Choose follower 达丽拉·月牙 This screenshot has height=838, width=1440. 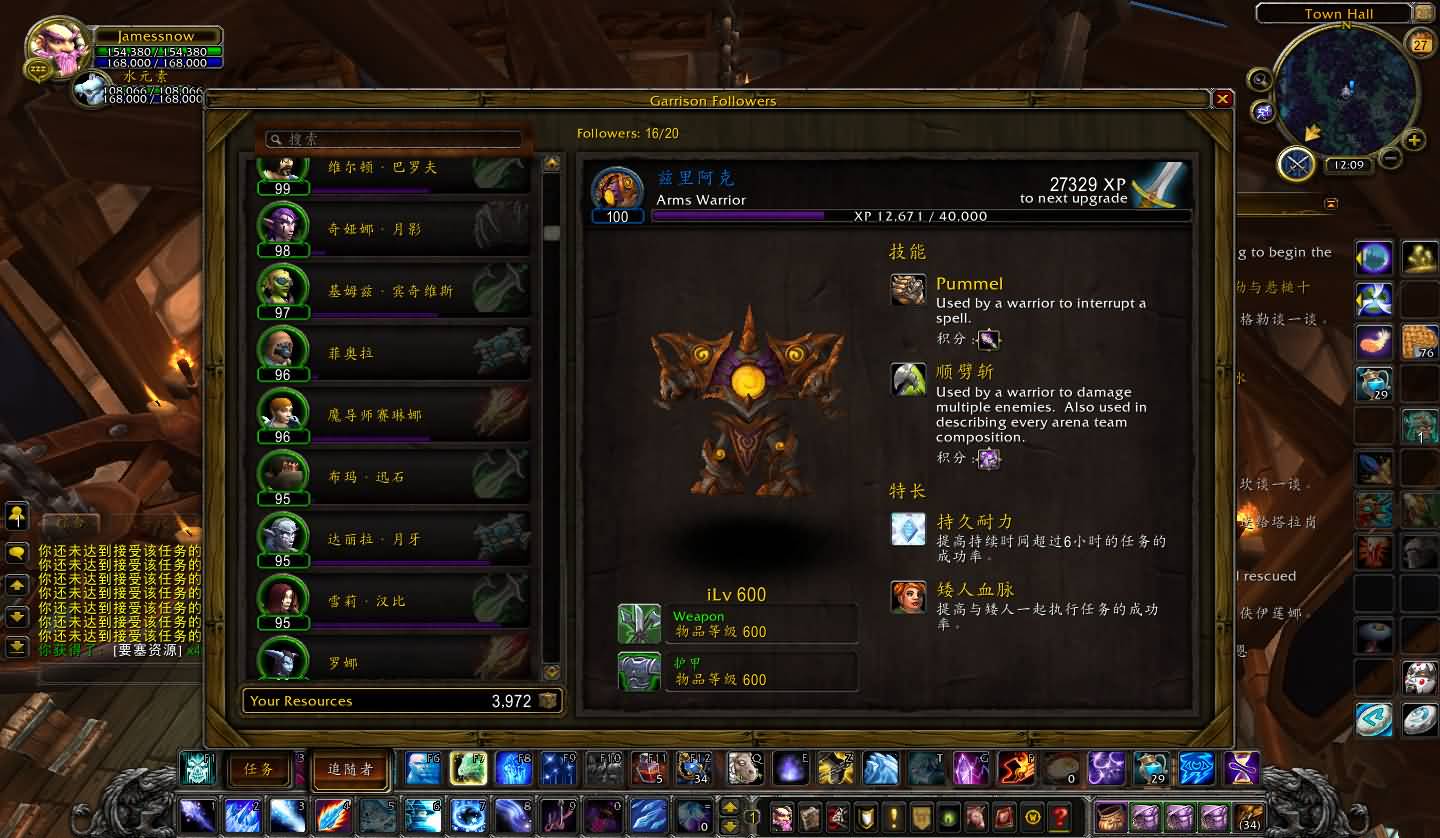click(x=393, y=539)
